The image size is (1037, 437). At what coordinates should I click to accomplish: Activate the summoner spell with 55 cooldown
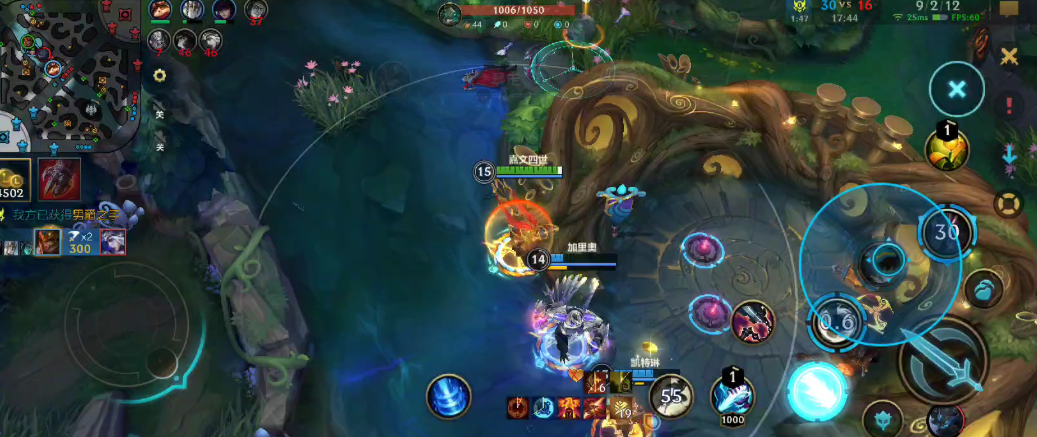[x=672, y=397]
